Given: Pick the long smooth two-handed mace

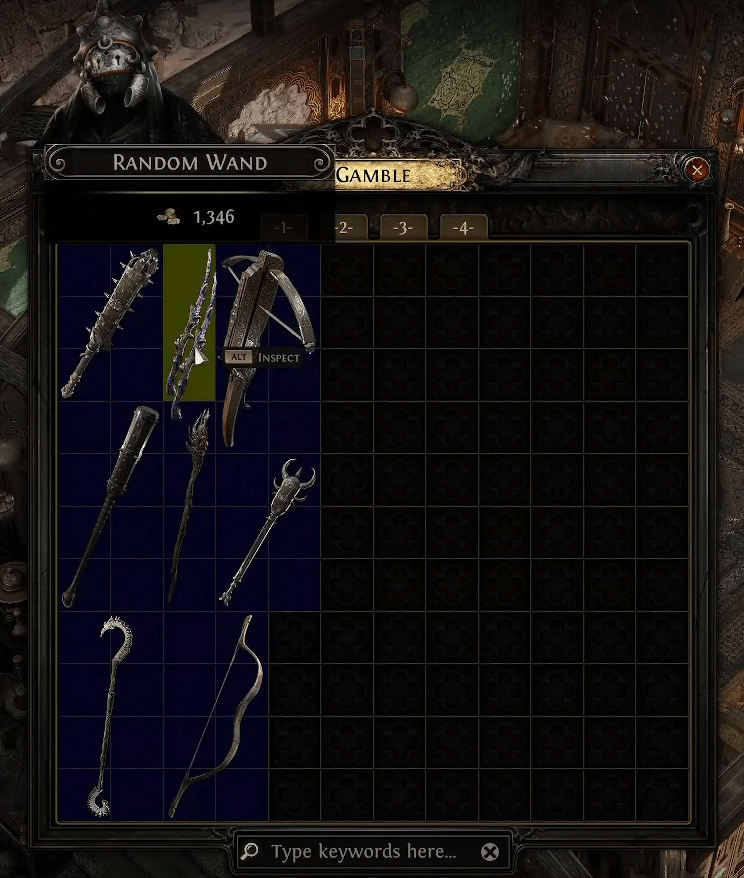Looking at the screenshot, I should pos(110,506).
